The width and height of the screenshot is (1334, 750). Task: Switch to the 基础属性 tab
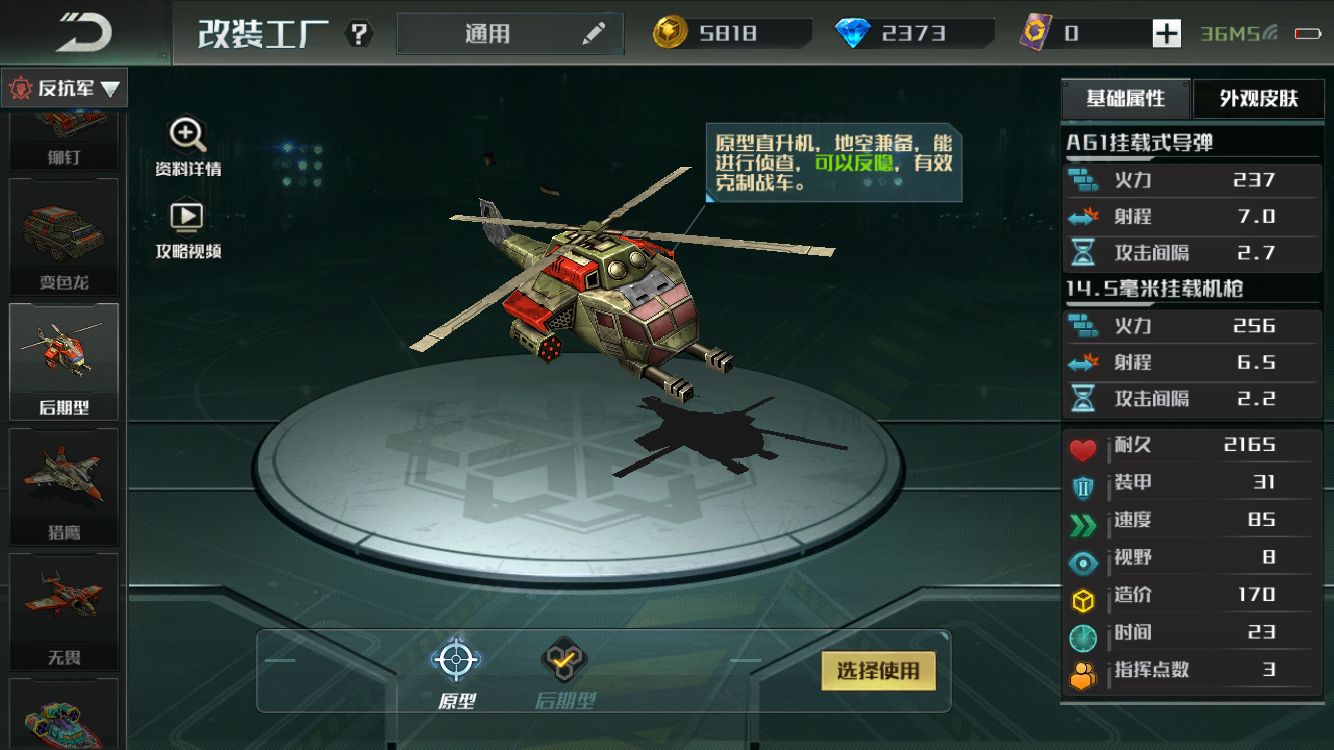point(1126,98)
